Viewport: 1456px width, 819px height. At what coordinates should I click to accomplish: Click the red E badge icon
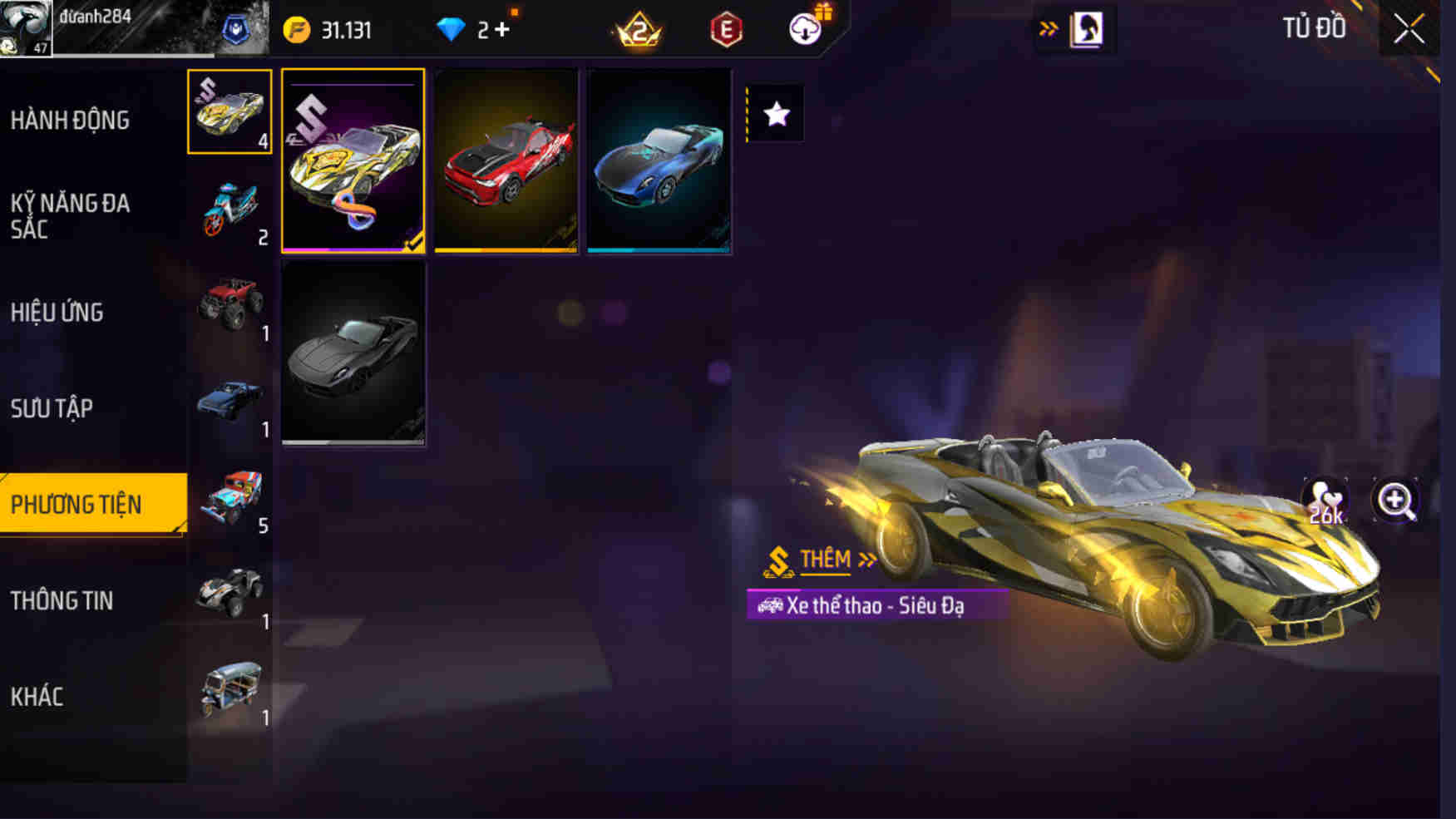723,27
